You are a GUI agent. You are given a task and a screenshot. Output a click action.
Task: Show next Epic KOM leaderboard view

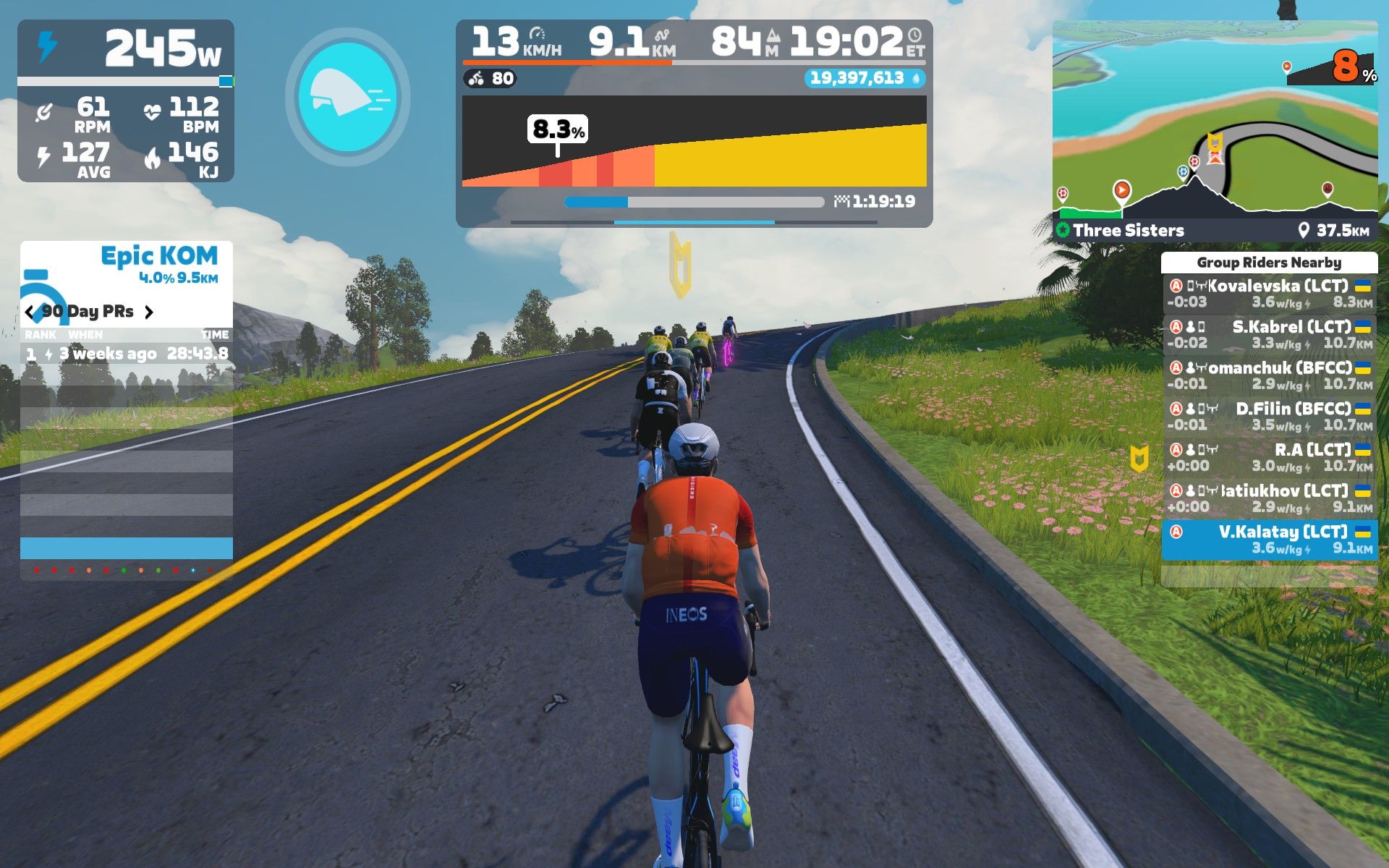(149, 312)
